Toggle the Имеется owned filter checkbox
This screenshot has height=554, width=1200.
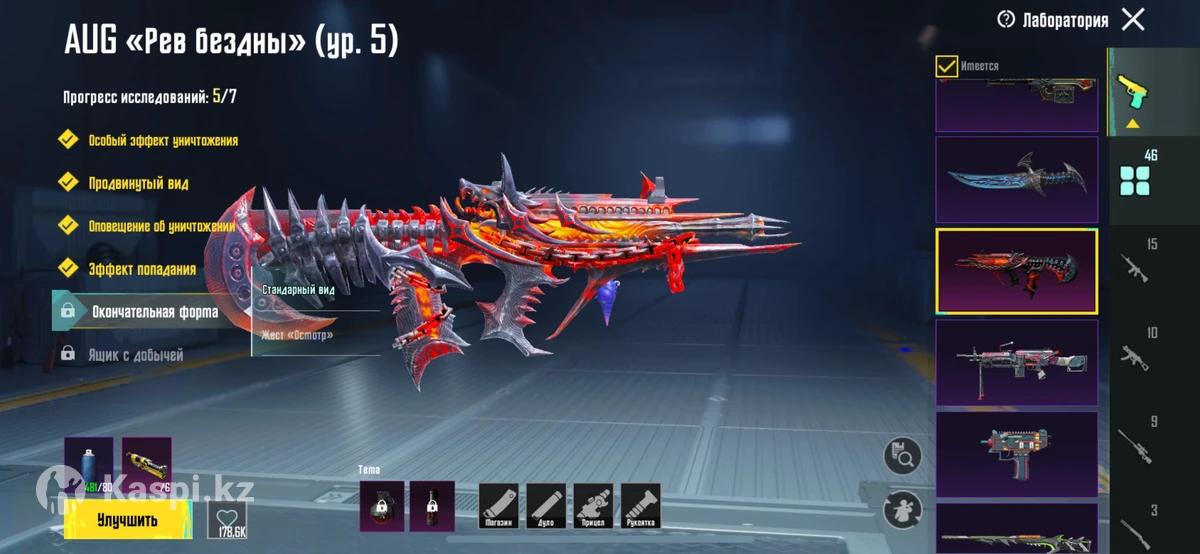946,66
